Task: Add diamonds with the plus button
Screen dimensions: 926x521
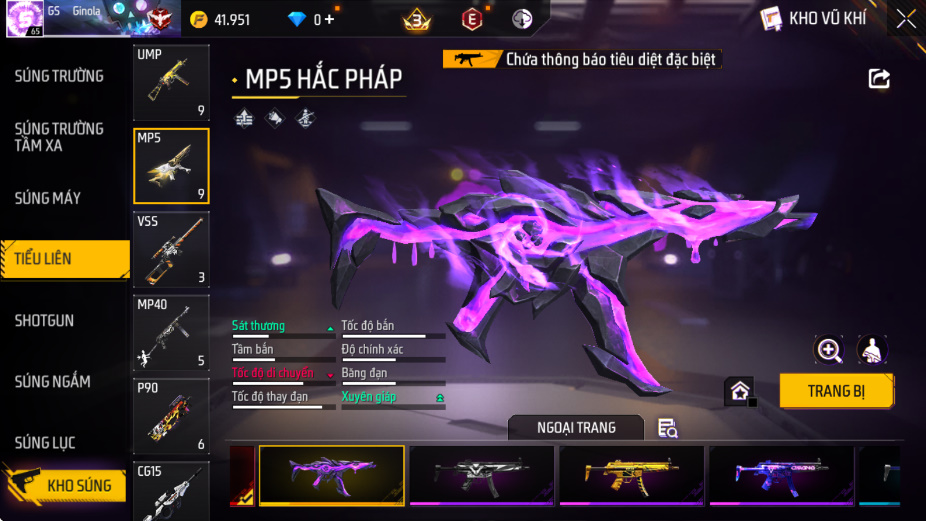Action: (329, 19)
